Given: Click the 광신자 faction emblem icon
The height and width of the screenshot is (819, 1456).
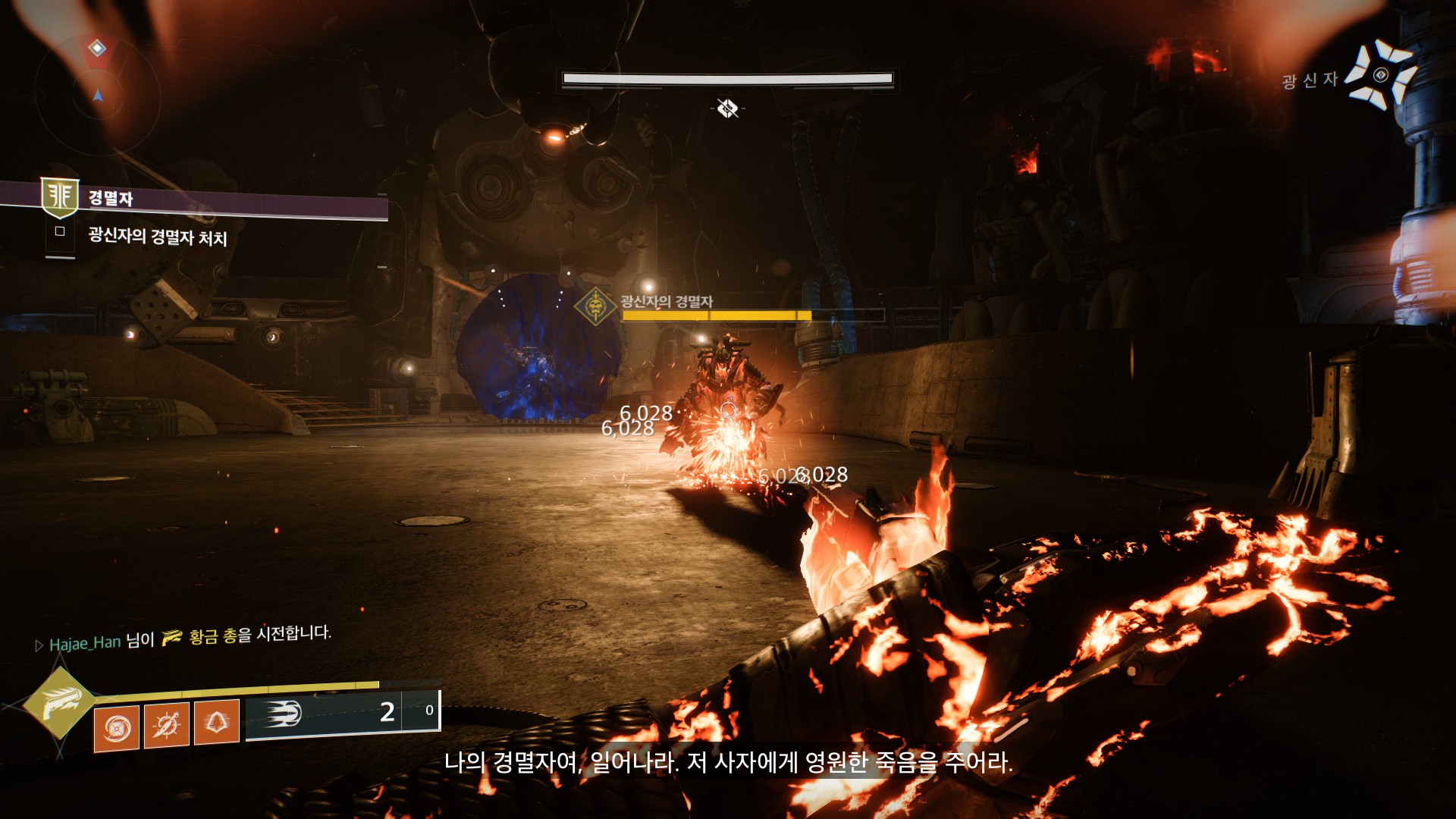Looking at the screenshot, I should click(1381, 75).
